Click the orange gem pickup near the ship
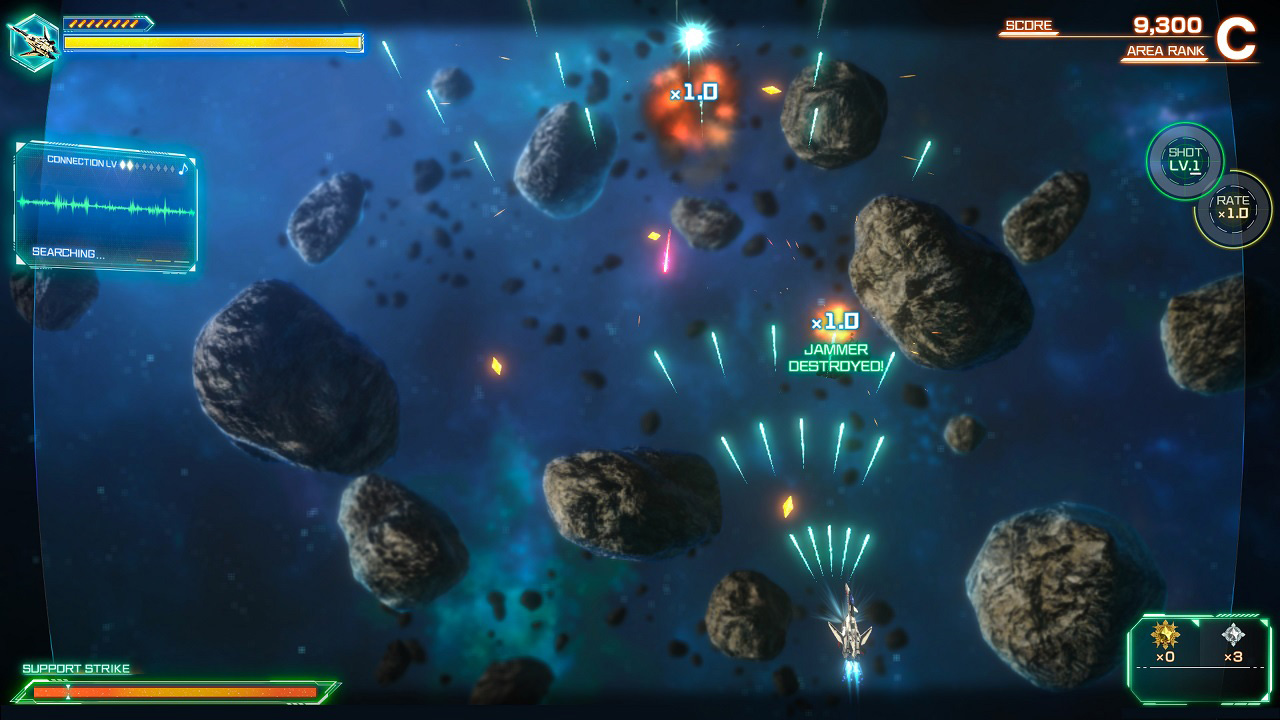 click(x=789, y=508)
